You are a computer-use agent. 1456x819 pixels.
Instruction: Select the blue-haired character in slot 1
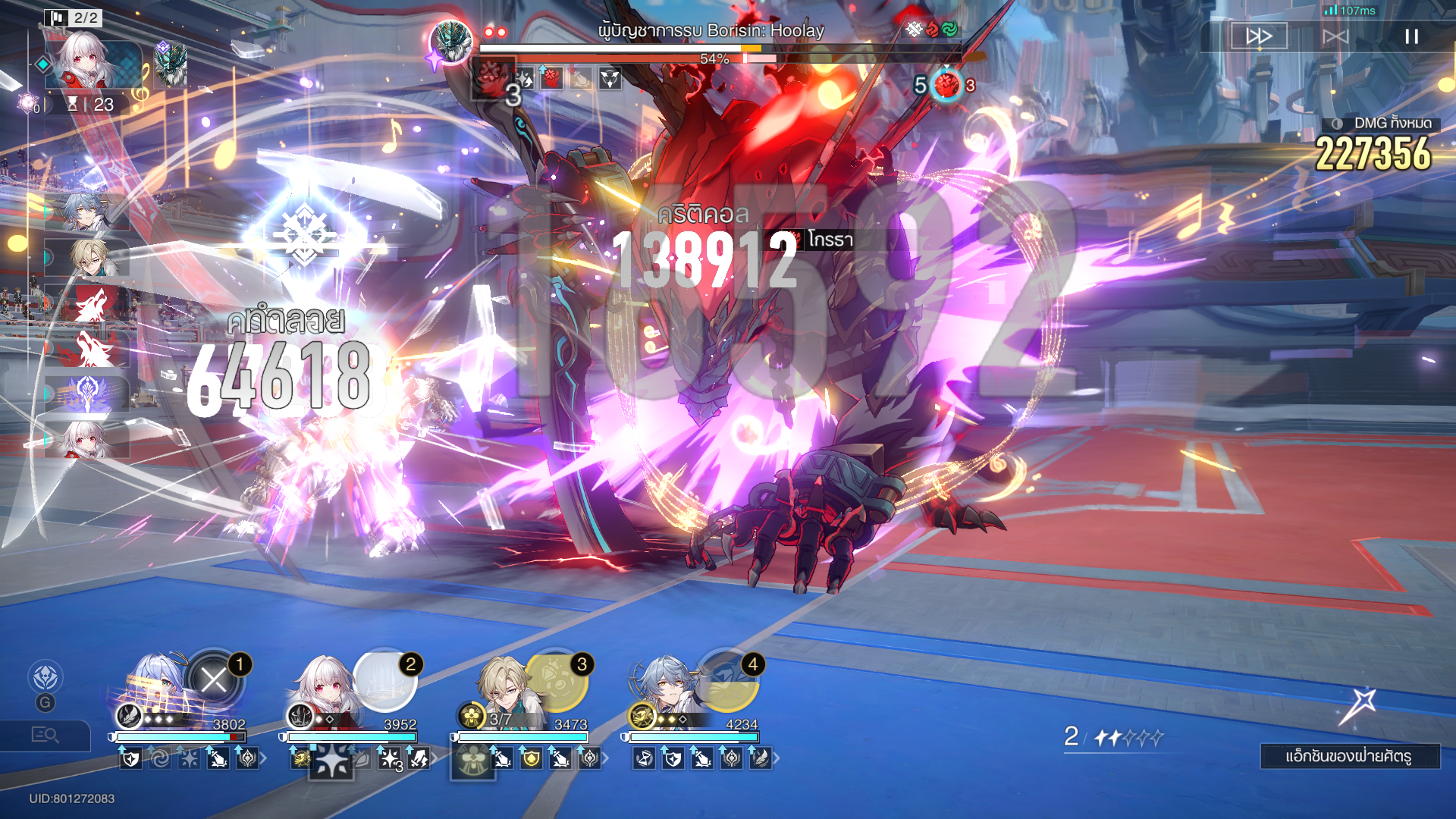coord(155,686)
